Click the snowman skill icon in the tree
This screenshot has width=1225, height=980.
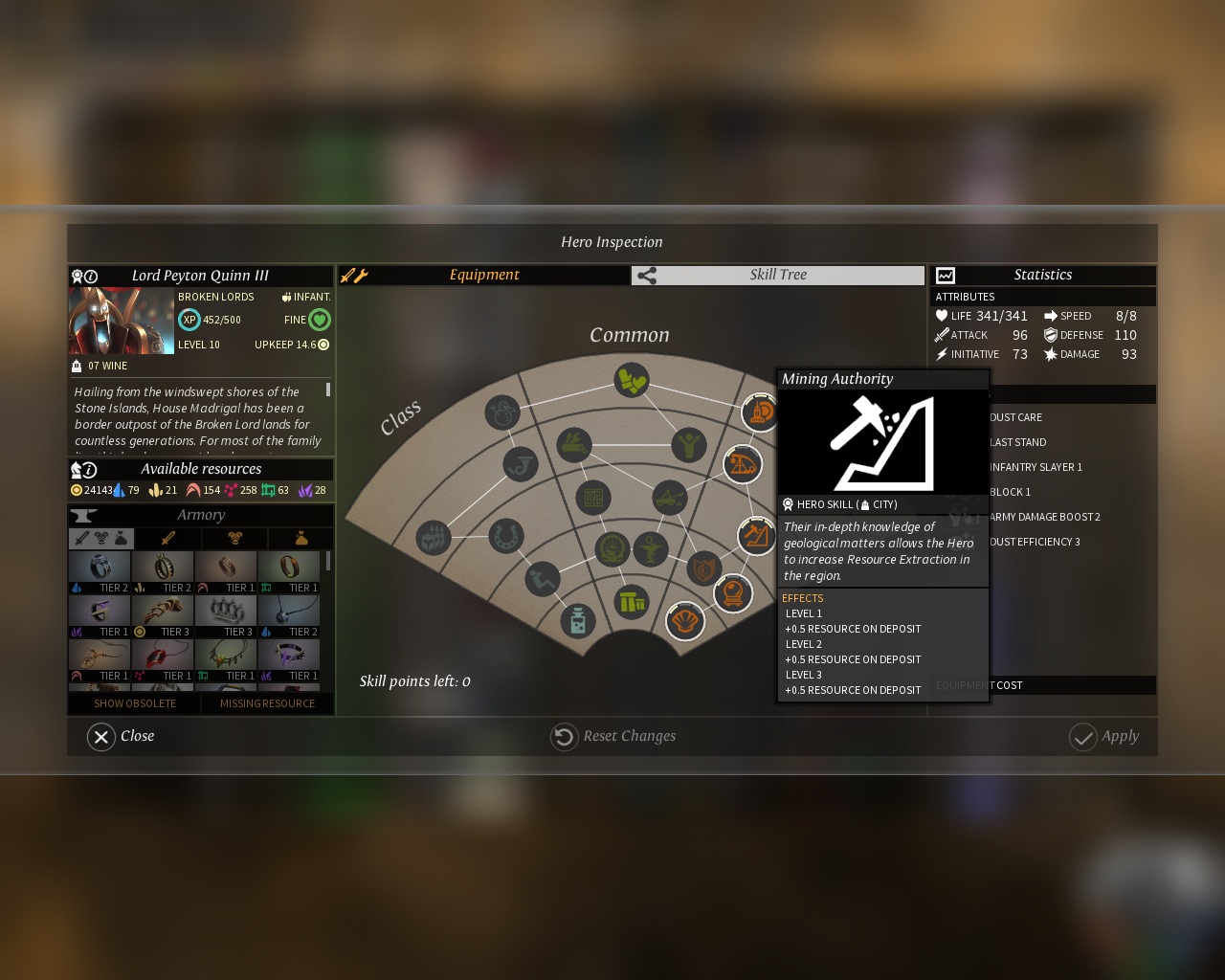[x=502, y=412]
